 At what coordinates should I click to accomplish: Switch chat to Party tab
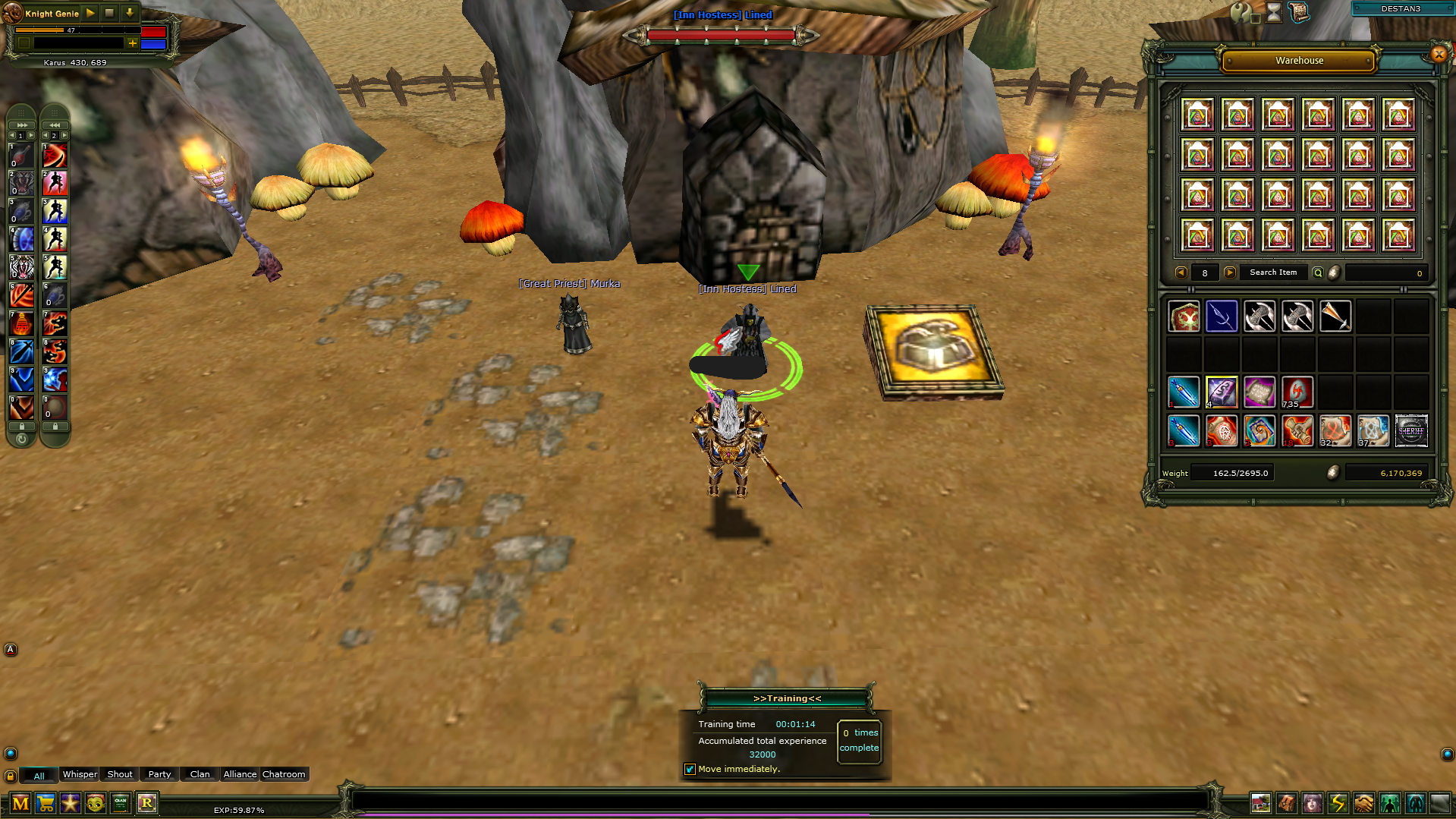pyautogui.click(x=159, y=774)
